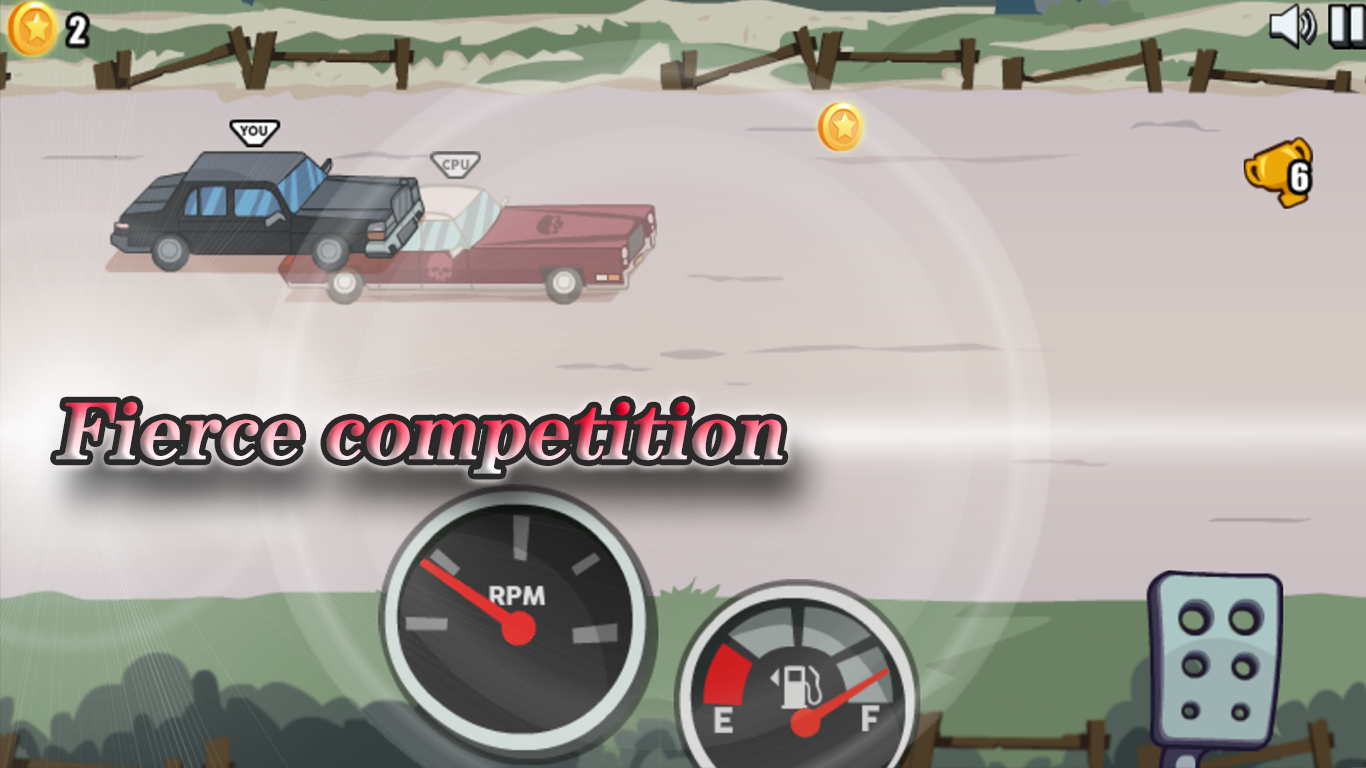The width and height of the screenshot is (1366, 768).
Task: Mute the game sound via speaker icon
Action: [x=1295, y=26]
